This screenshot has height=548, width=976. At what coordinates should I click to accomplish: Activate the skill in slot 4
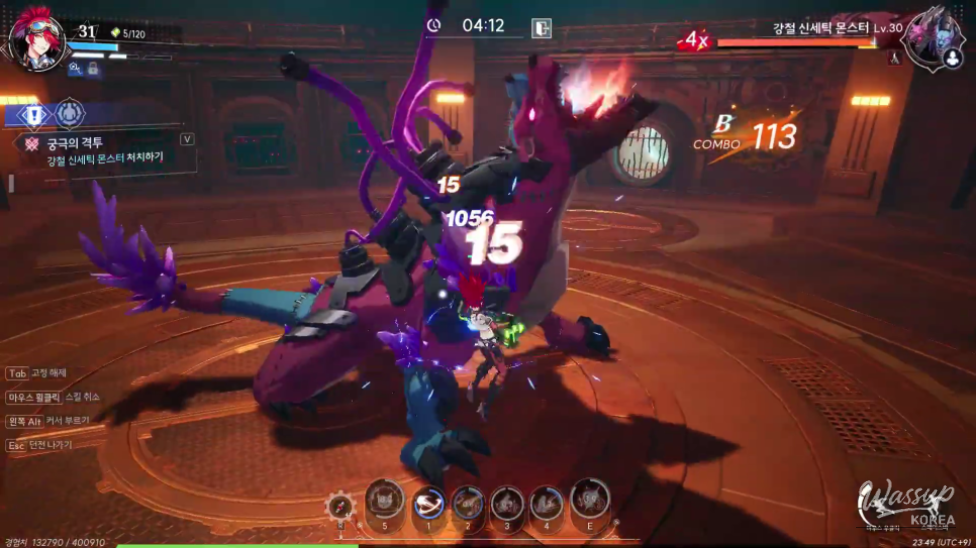[x=547, y=503]
